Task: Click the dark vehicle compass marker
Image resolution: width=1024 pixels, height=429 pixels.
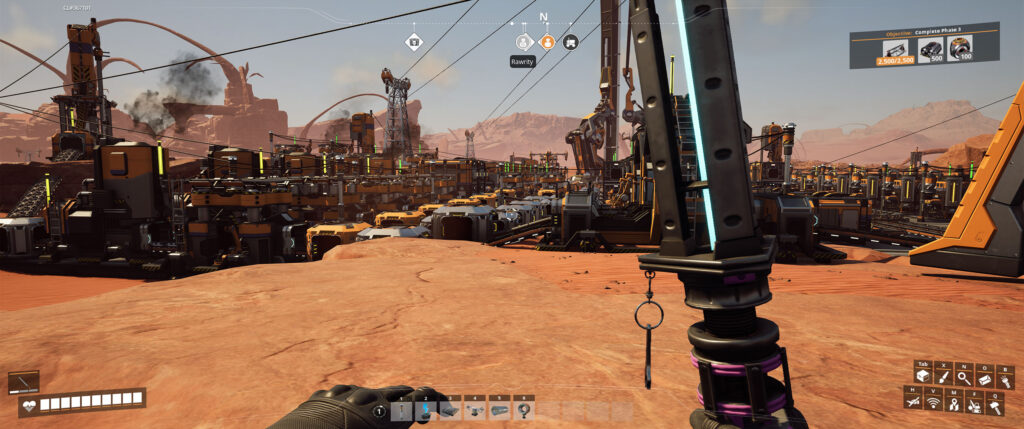Action: (570, 42)
